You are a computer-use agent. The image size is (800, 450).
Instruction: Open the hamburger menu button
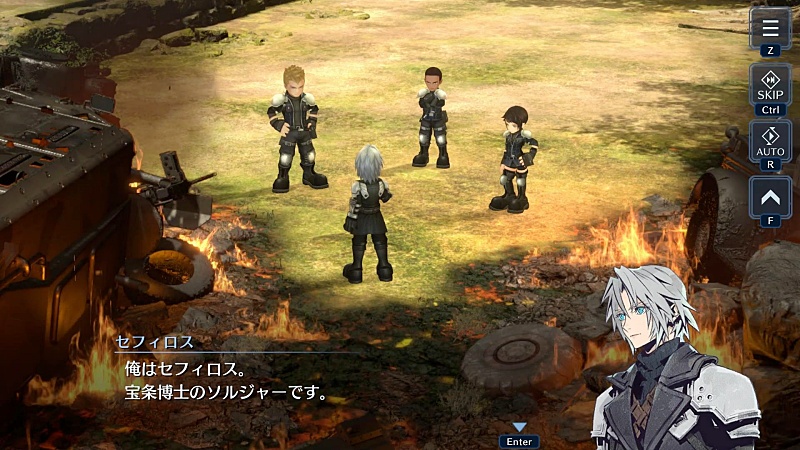(769, 26)
